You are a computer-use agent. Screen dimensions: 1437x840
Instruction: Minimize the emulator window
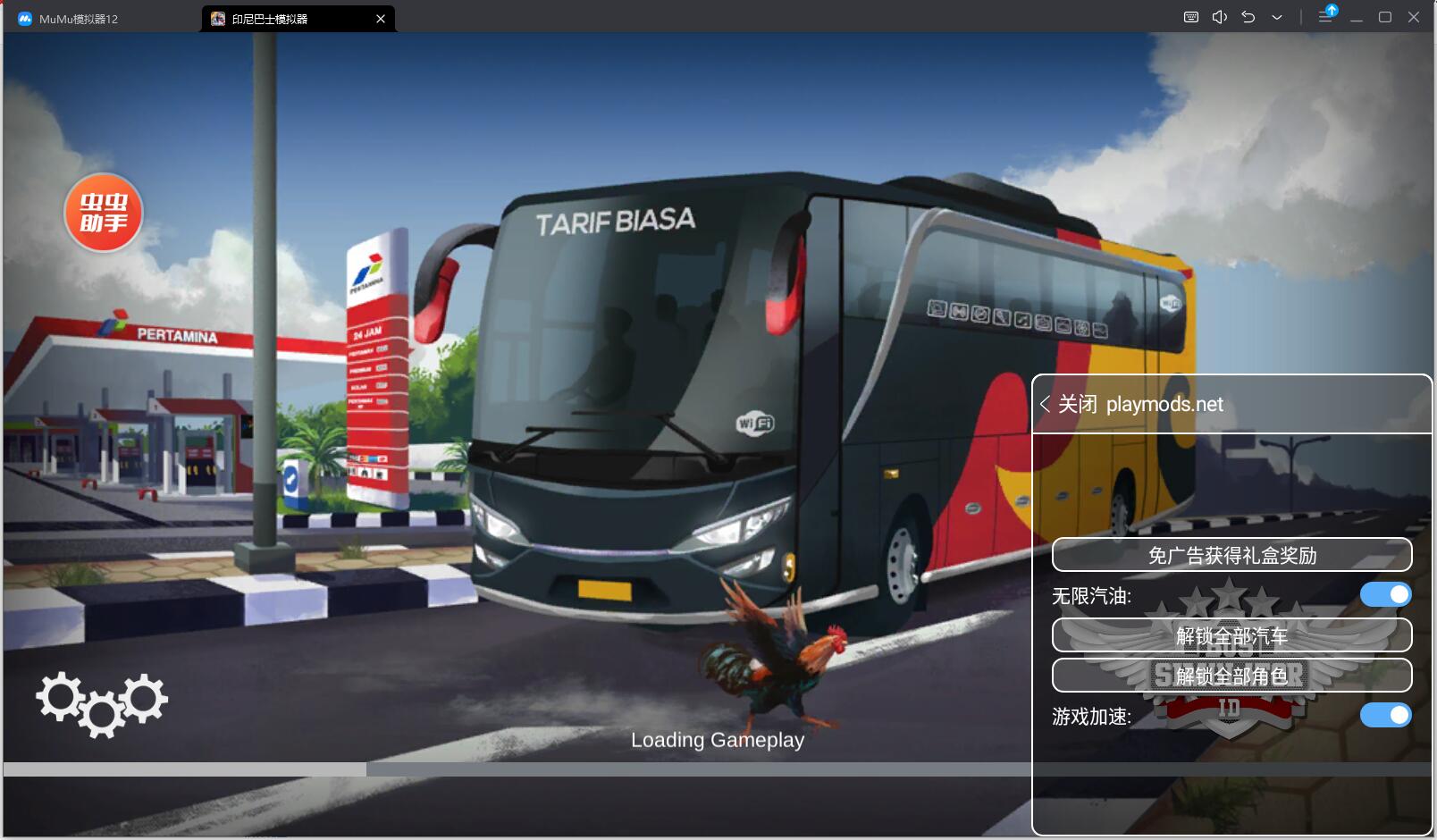coord(1357,18)
